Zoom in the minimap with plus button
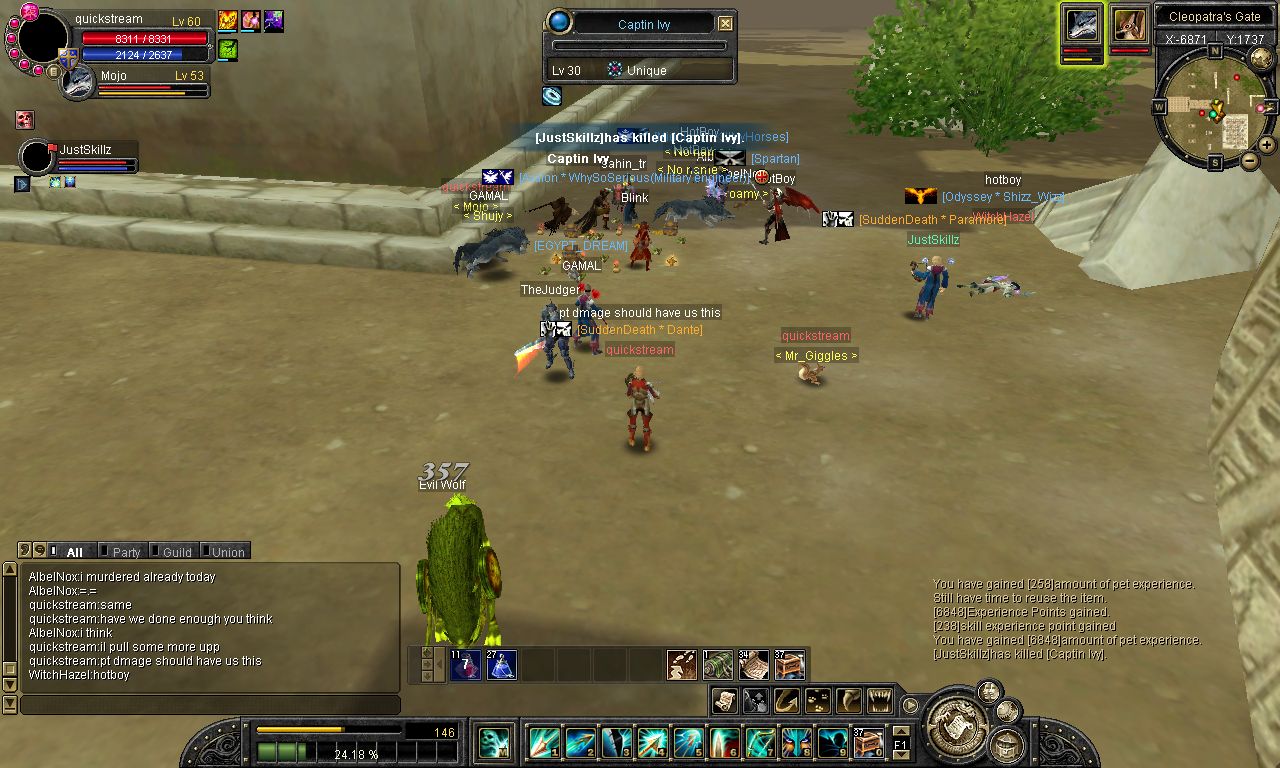Image resolution: width=1280 pixels, height=768 pixels. (1266, 145)
